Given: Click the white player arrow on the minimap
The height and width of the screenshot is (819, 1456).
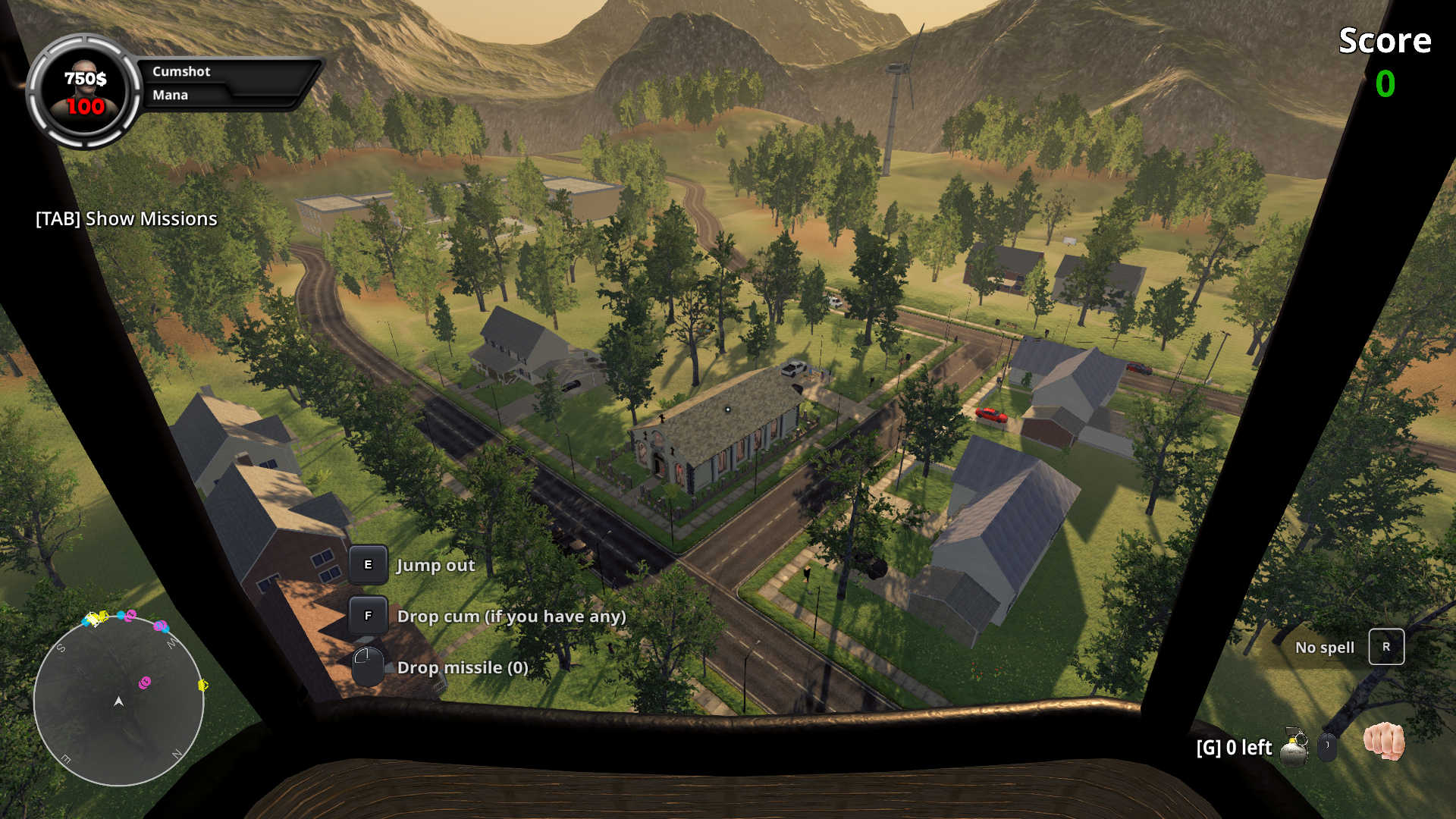Looking at the screenshot, I should click(118, 701).
